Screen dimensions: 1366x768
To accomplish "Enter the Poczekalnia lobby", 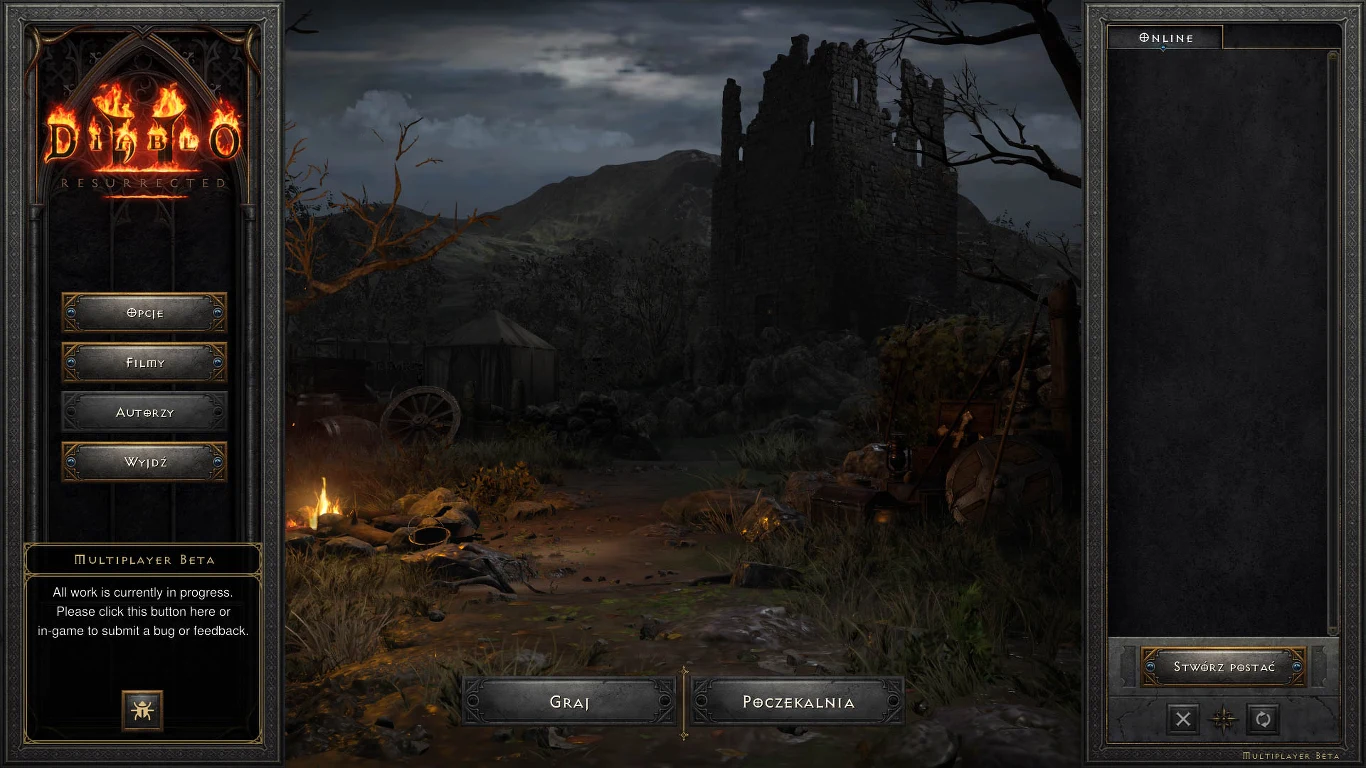I will (798, 702).
